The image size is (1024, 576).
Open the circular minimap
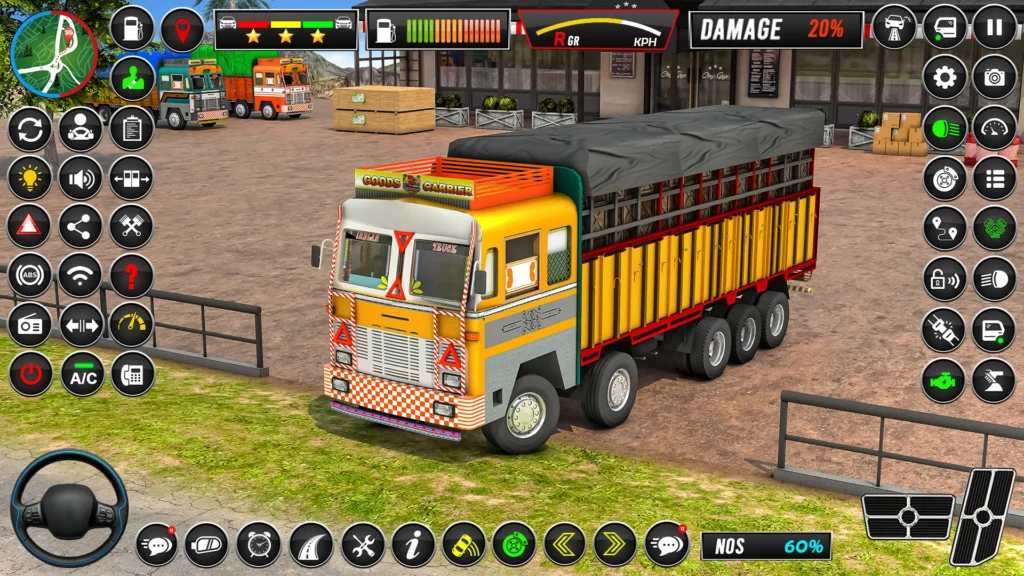[53, 53]
